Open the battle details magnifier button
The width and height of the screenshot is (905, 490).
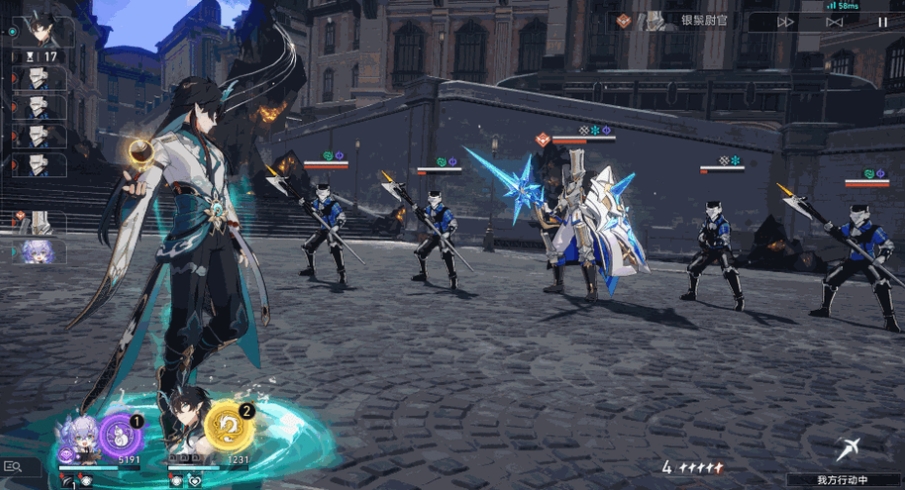click(x=13, y=466)
